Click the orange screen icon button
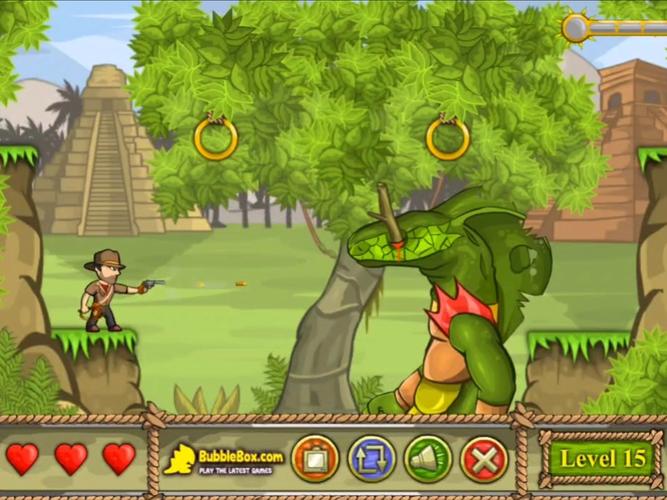Screen dimensions: 667x500 click(315, 459)
